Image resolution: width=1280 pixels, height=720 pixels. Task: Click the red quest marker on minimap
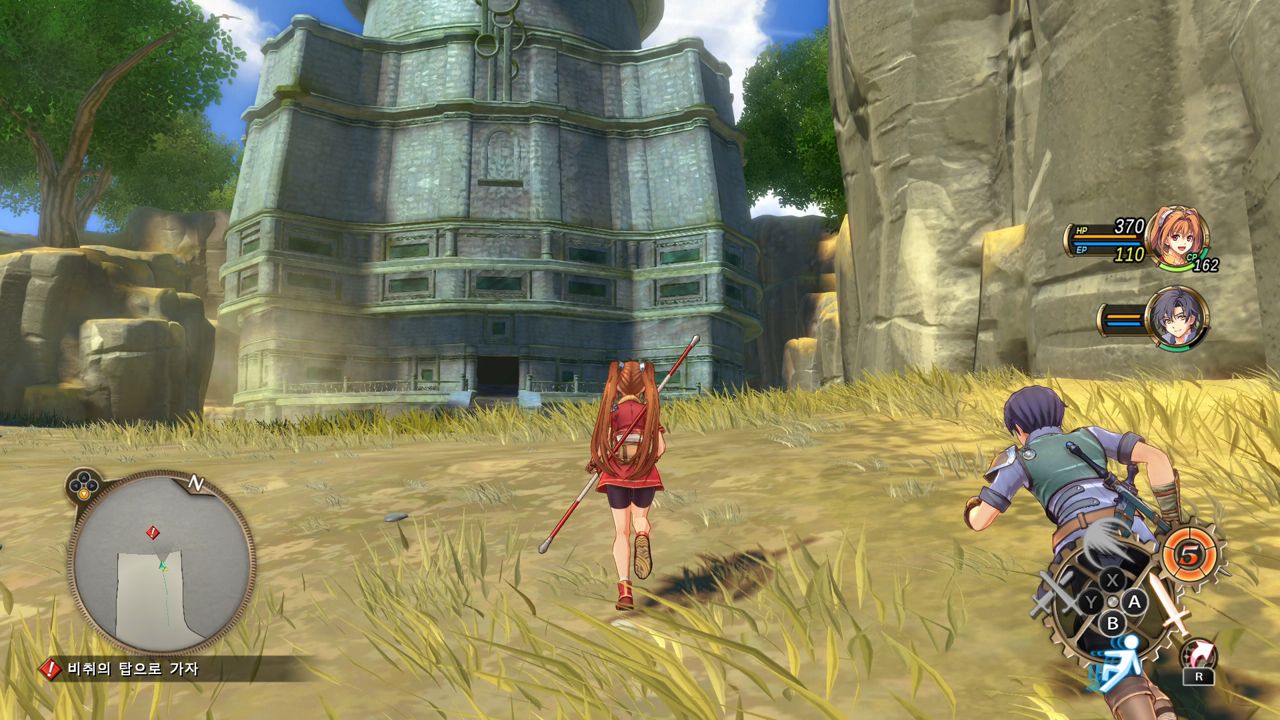pyautogui.click(x=152, y=532)
